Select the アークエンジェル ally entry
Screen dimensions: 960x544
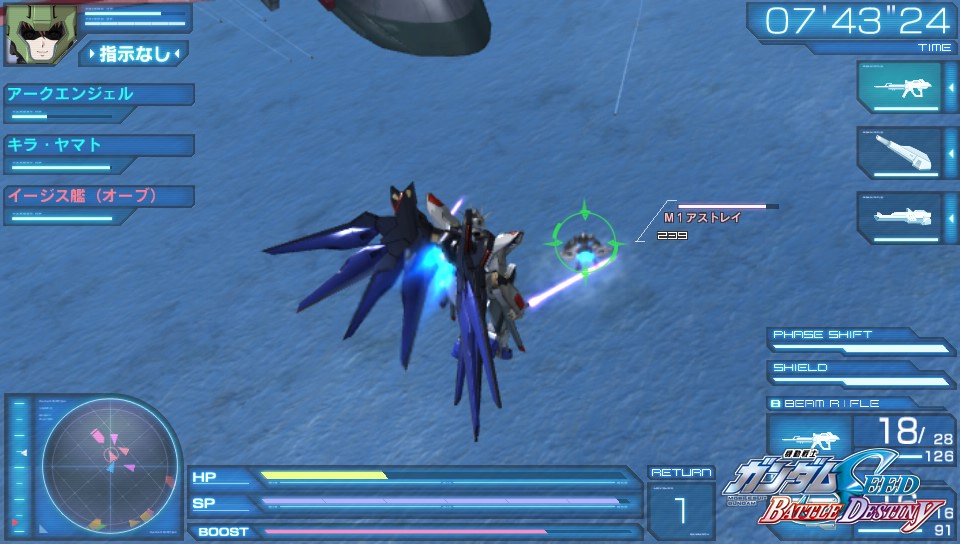click(98, 95)
